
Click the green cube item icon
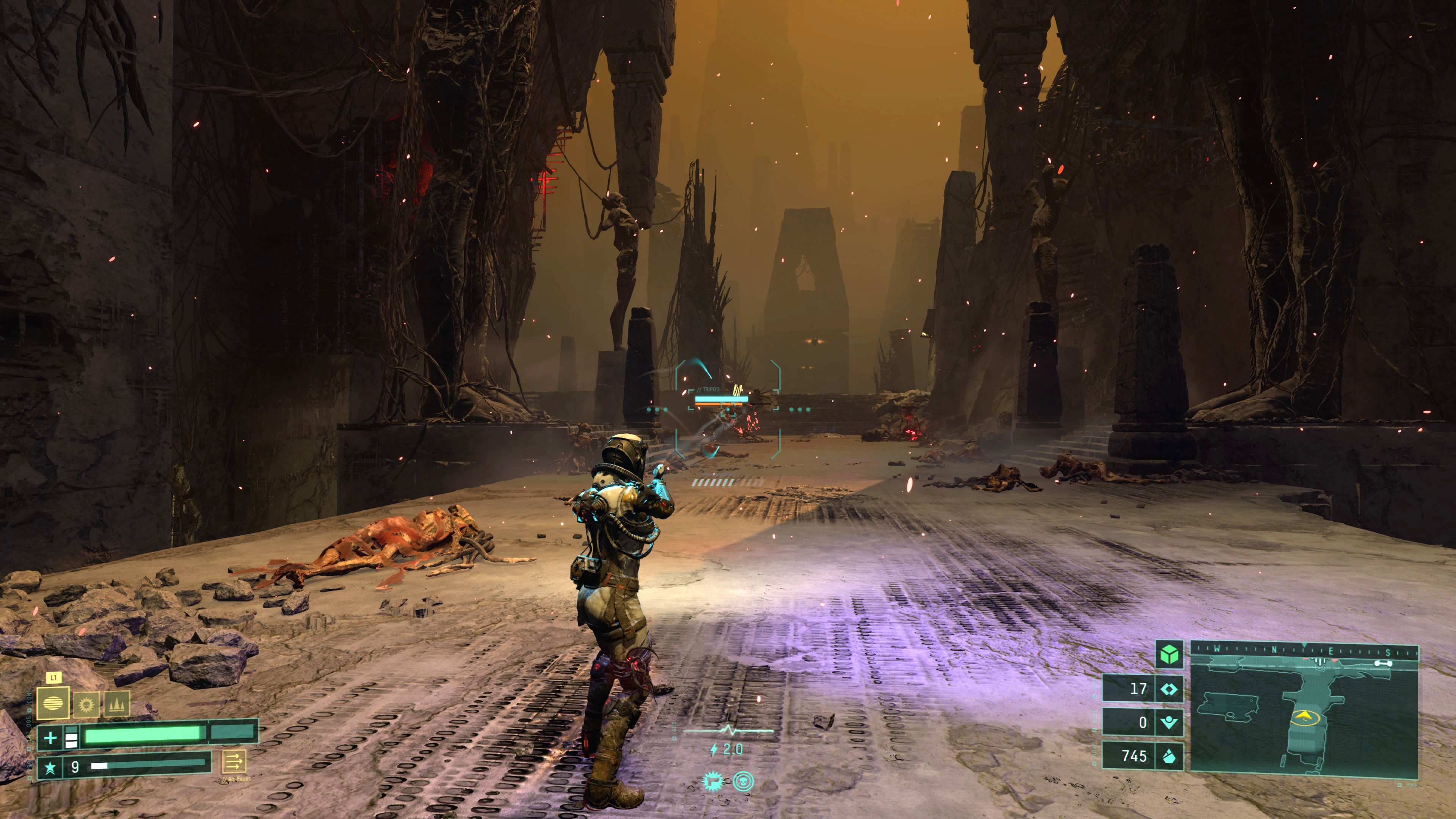1169,654
